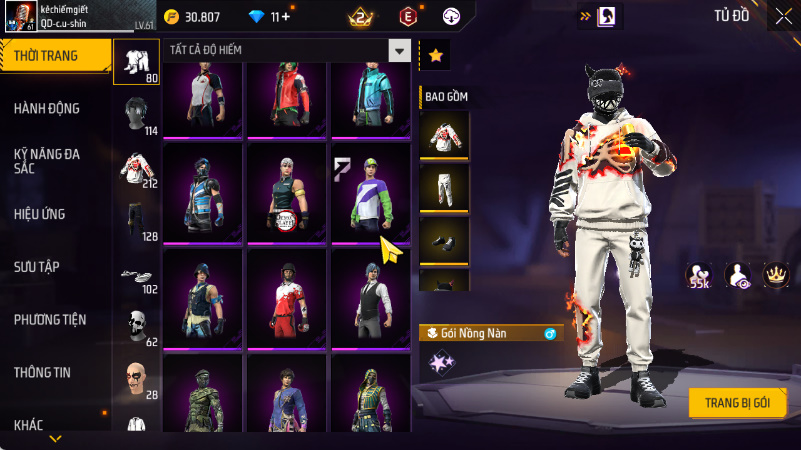Click the Trang Bị Gói button

coord(737,402)
